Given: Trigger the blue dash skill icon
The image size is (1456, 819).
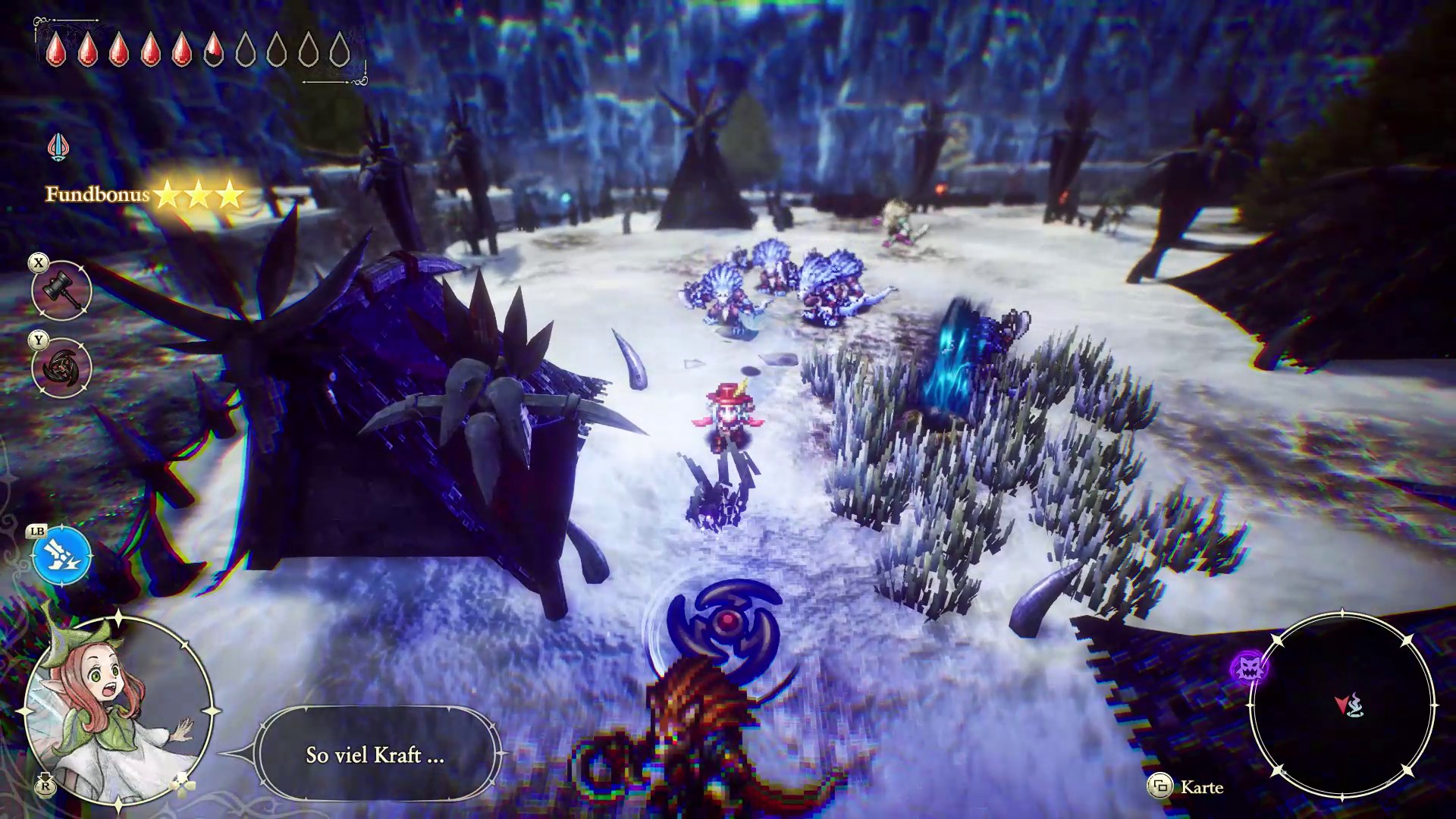Looking at the screenshot, I should (61, 556).
